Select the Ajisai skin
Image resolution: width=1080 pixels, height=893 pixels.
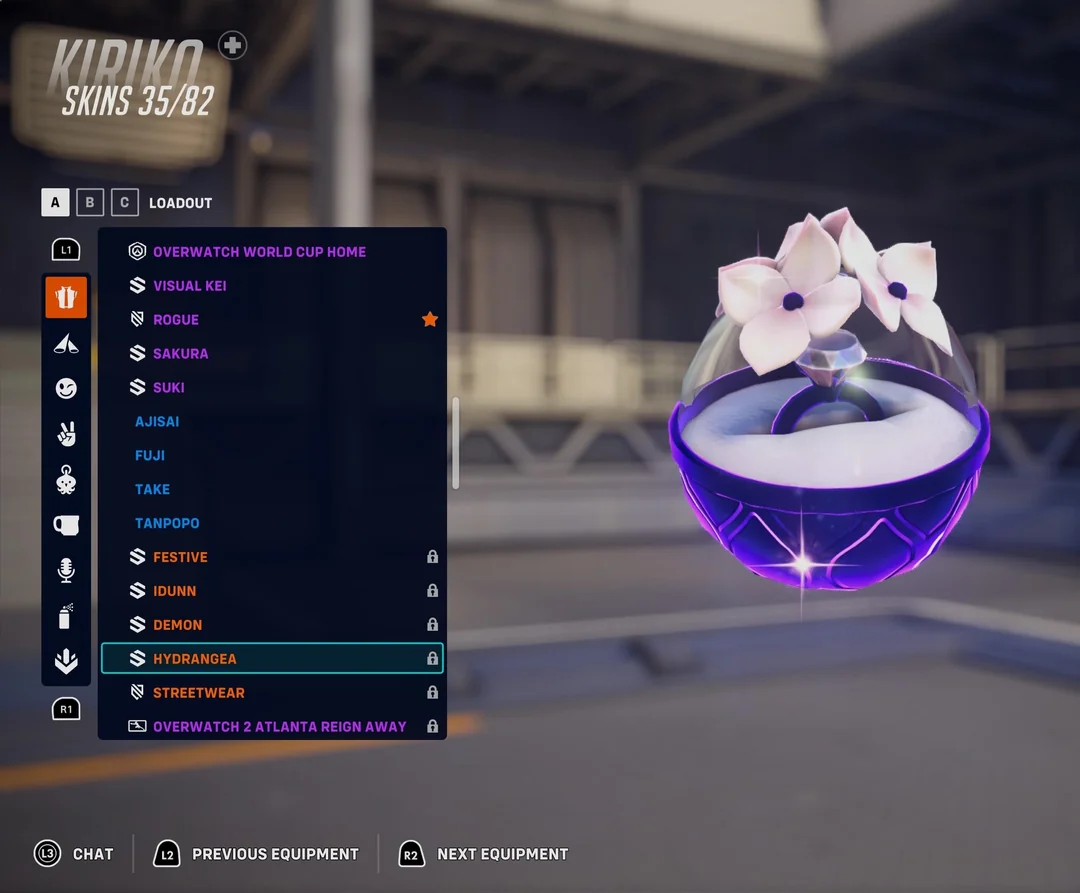pyautogui.click(x=158, y=422)
